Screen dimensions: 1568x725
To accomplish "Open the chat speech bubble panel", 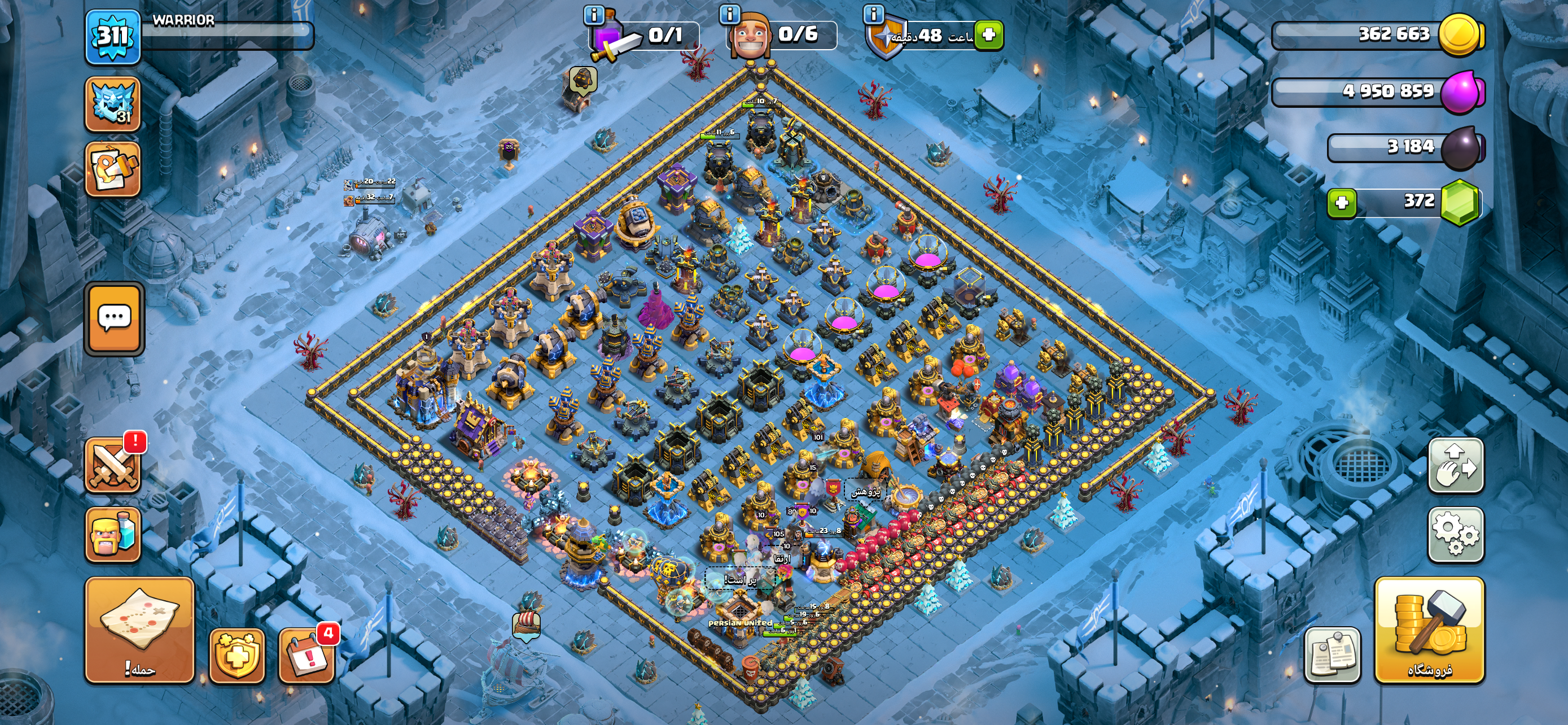I will [x=115, y=318].
